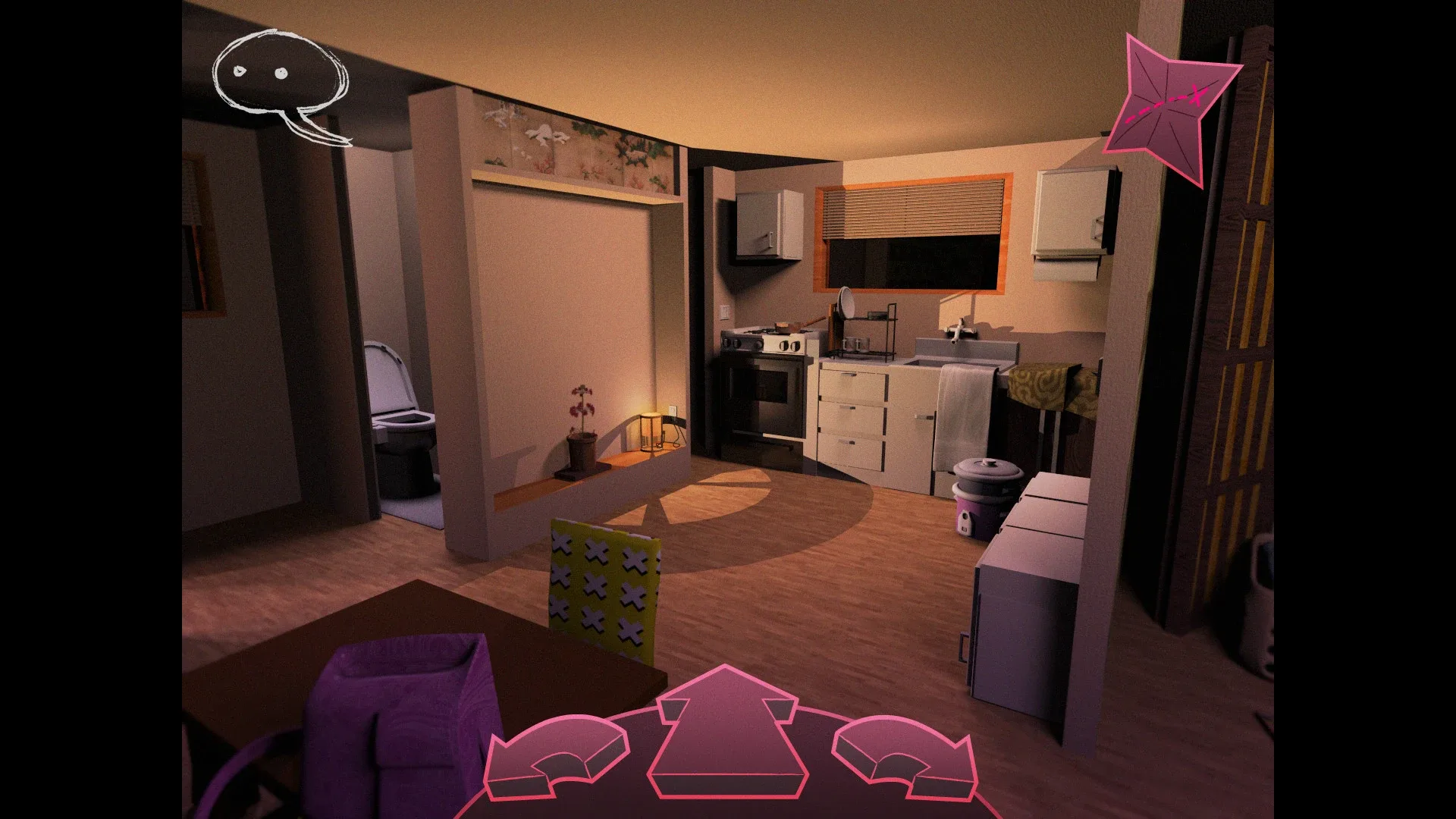Grab the towel hanging from the counter
Screen dimensions: 1456x819
(x=963, y=409)
